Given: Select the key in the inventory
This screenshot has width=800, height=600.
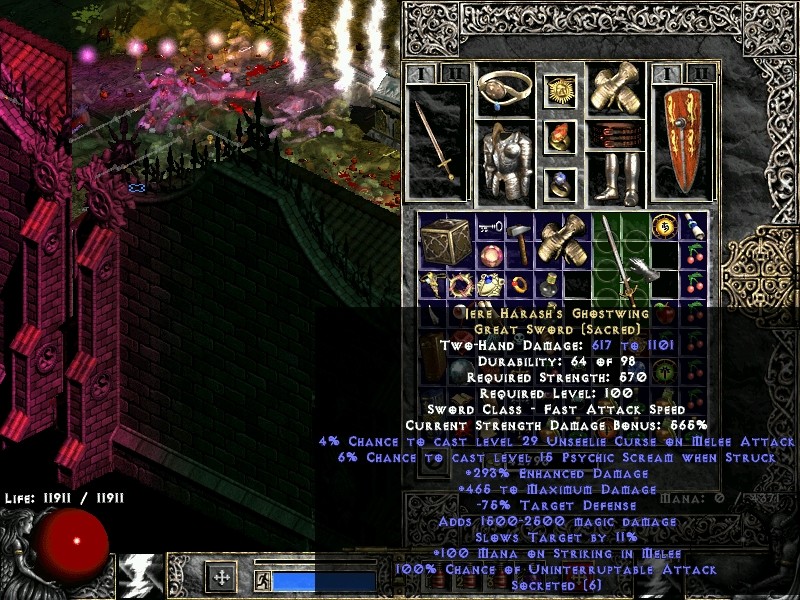Looking at the screenshot, I should pyautogui.click(x=488, y=227).
